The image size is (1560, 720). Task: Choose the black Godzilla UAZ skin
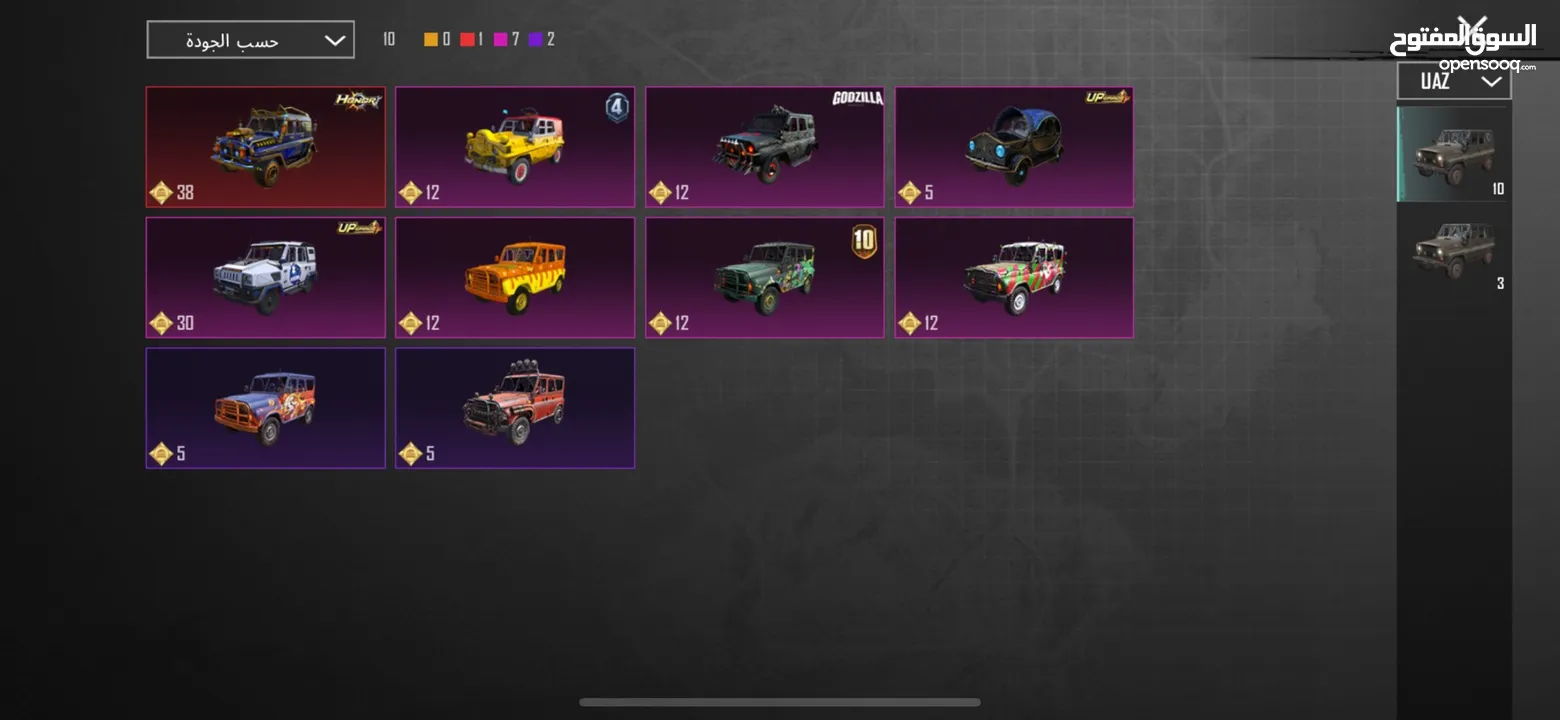(x=764, y=146)
